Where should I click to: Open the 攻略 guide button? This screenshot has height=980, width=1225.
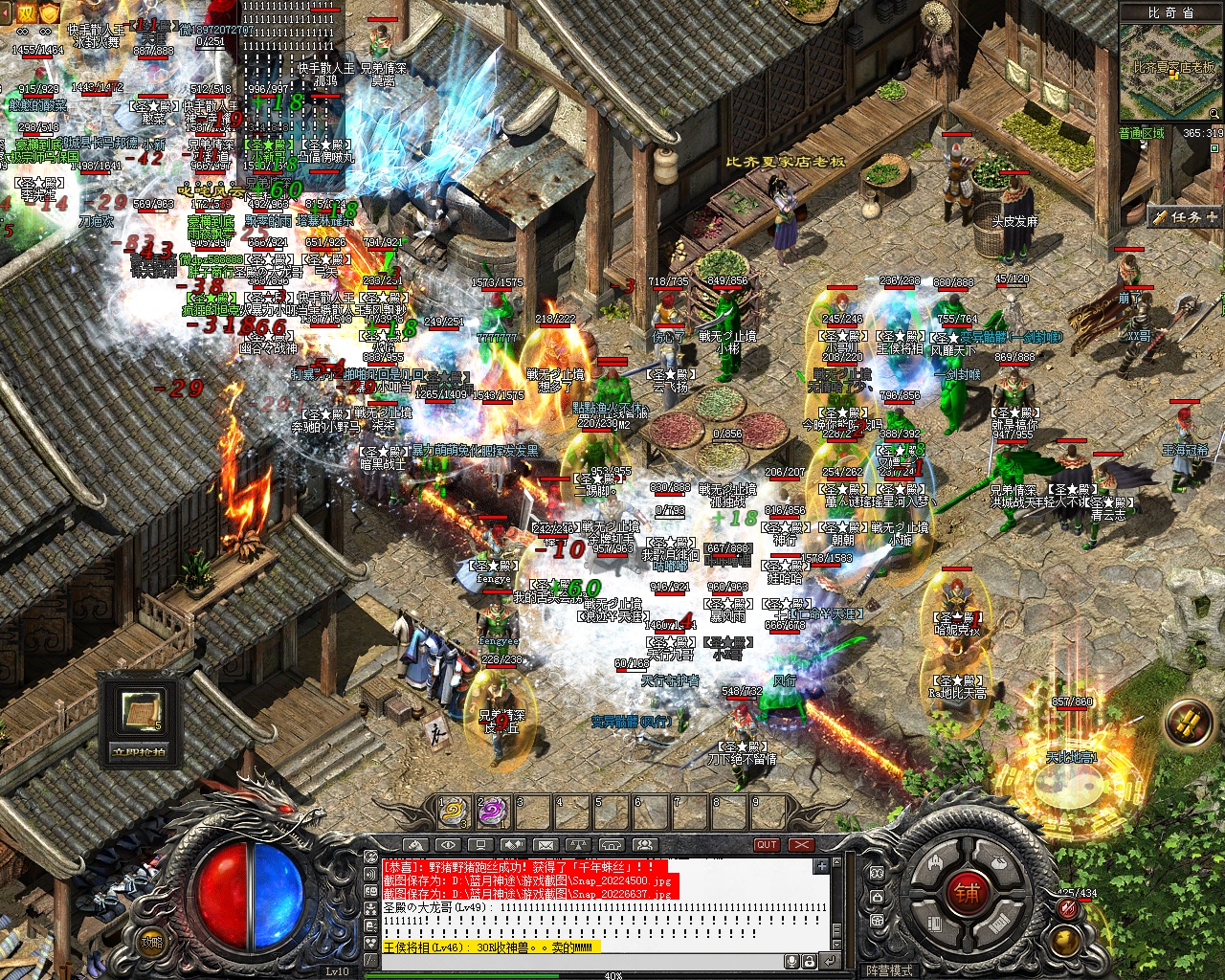click(x=150, y=942)
